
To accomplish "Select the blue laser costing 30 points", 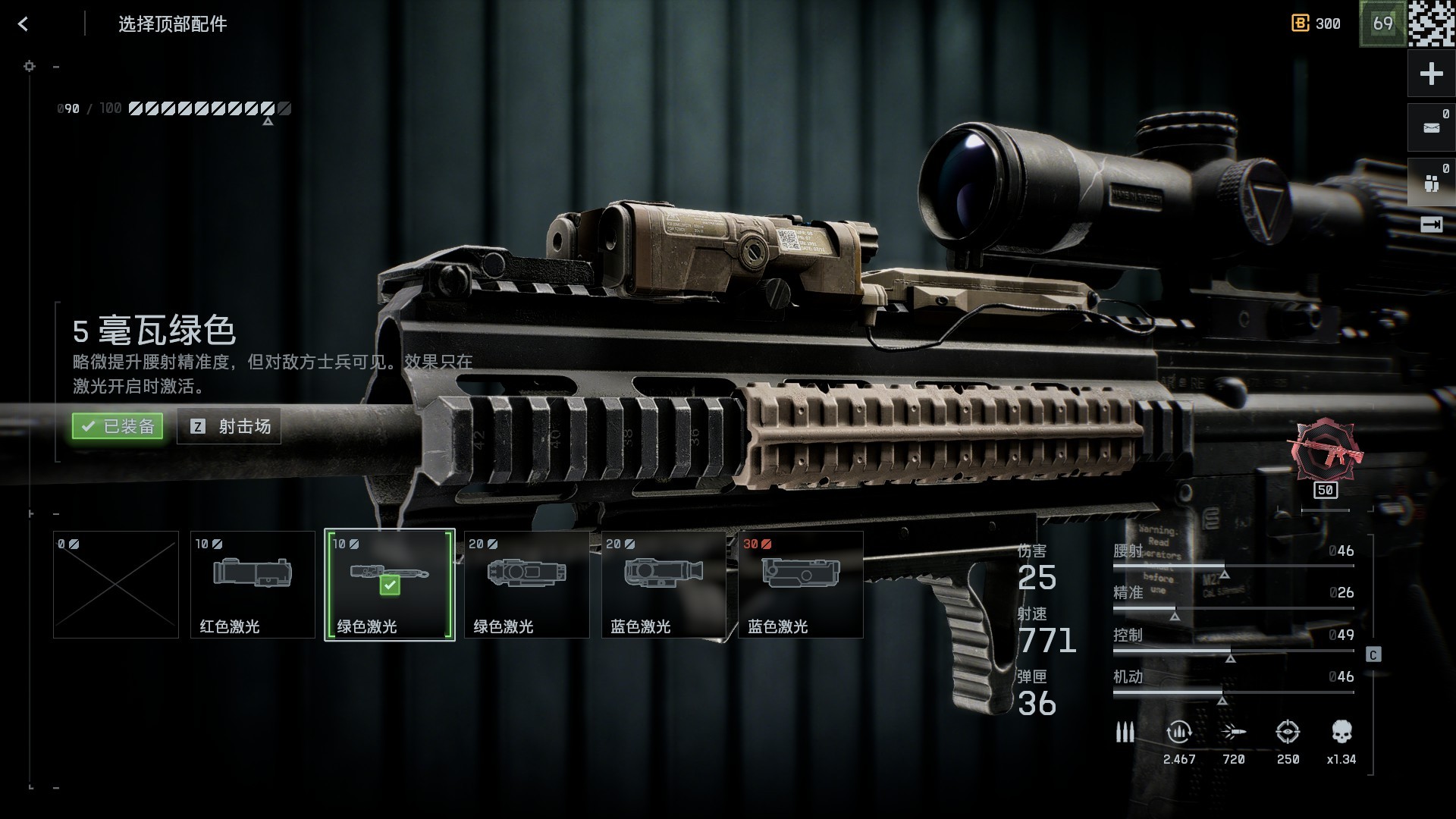I will 801,585.
